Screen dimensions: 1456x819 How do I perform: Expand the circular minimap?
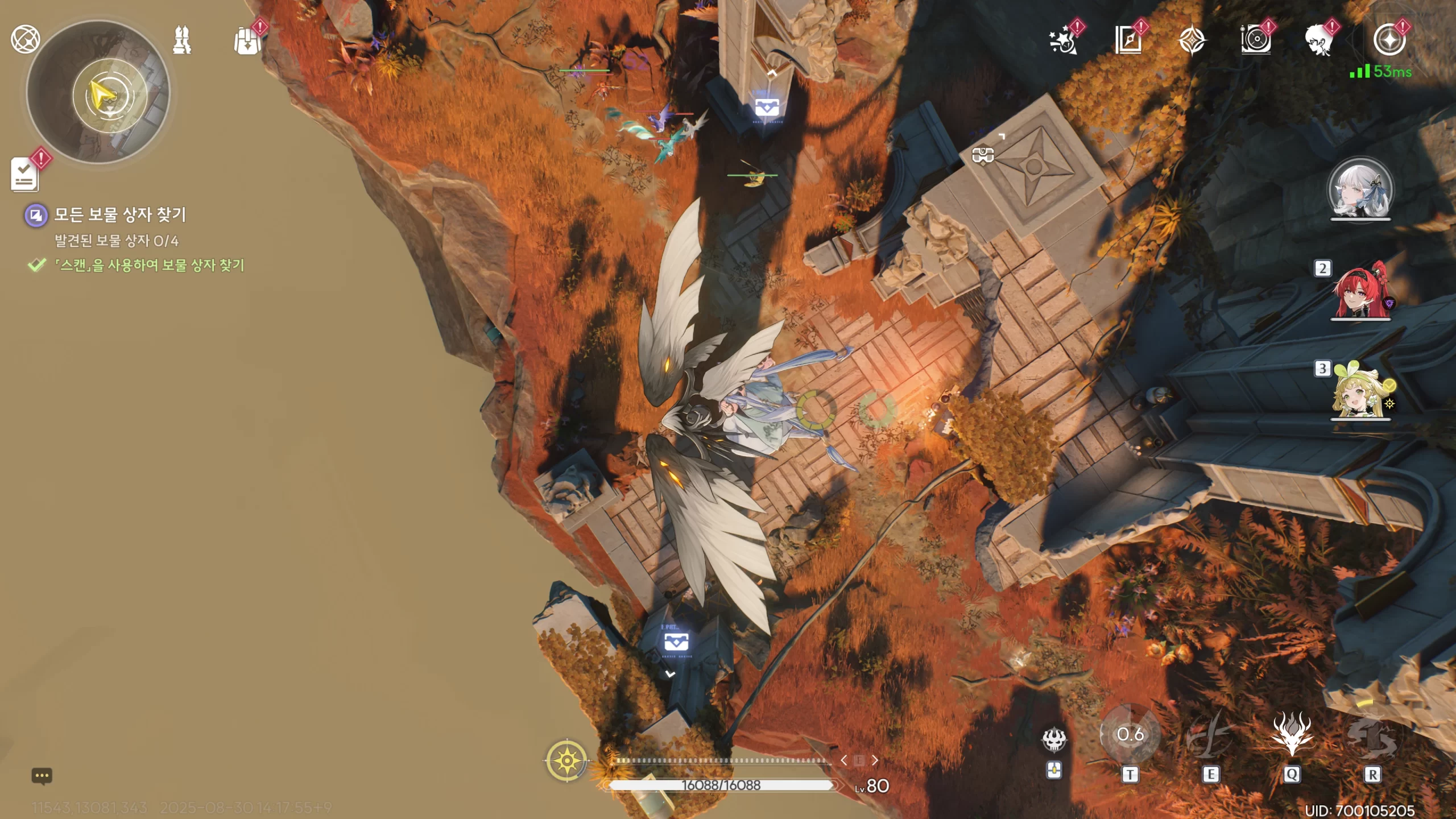tap(98, 92)
